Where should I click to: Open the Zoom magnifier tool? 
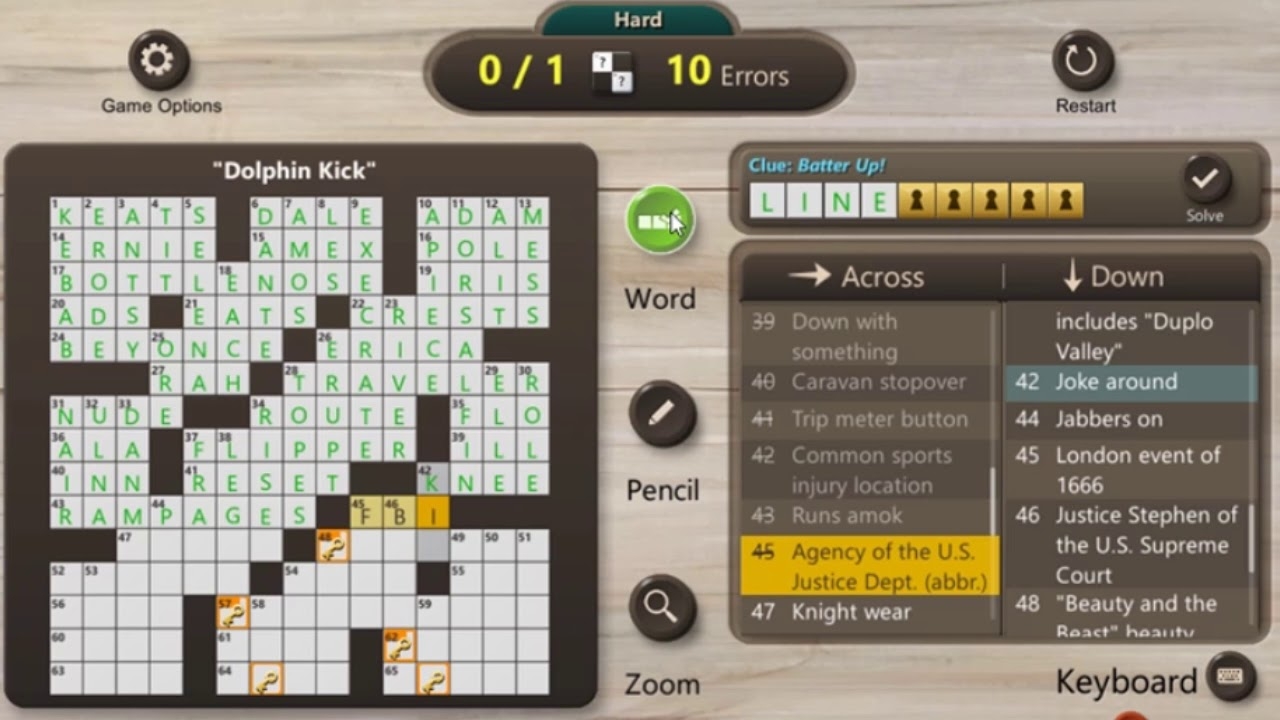661,607
